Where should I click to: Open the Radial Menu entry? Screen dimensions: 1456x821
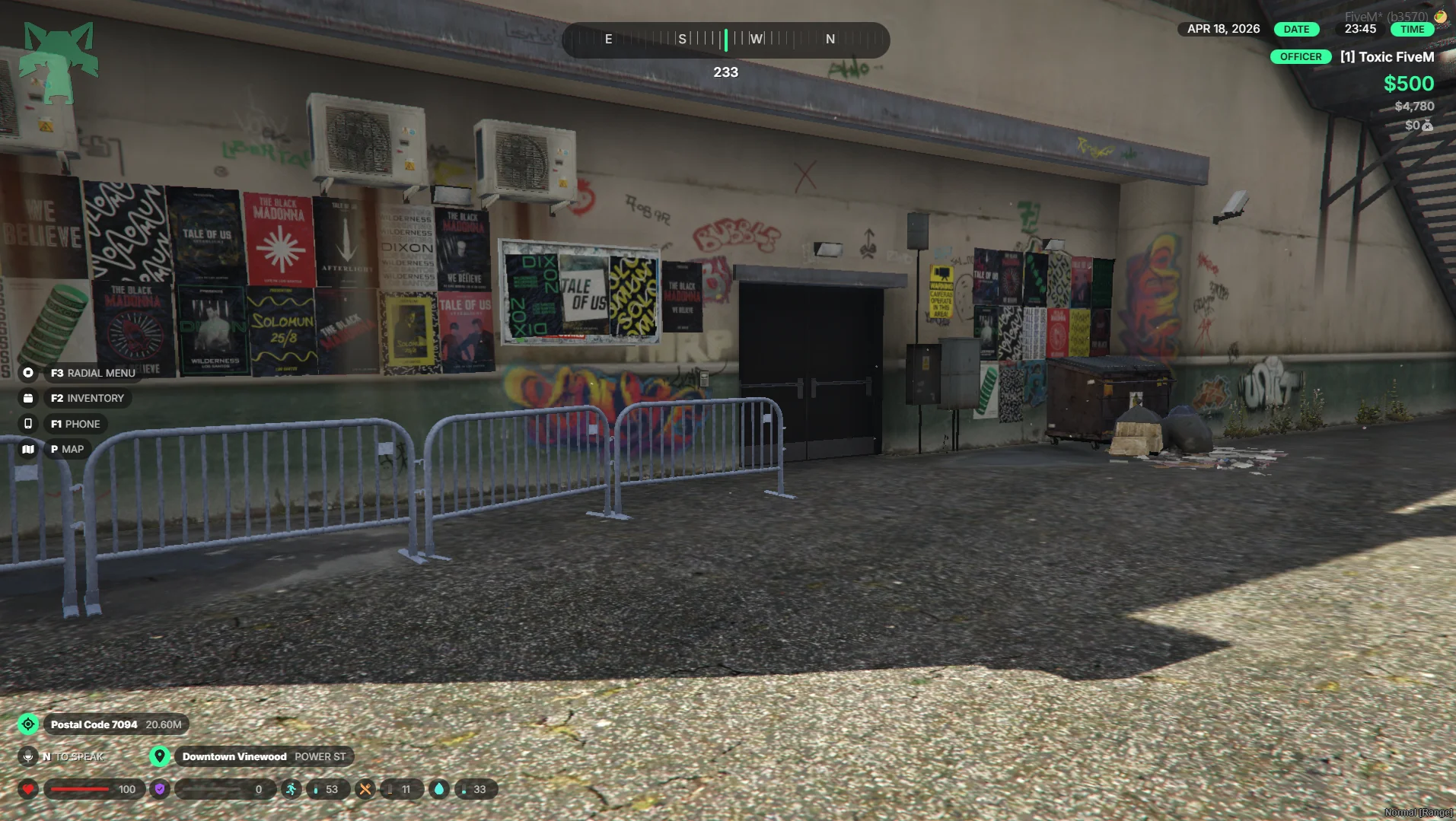(x=92, y=373)
